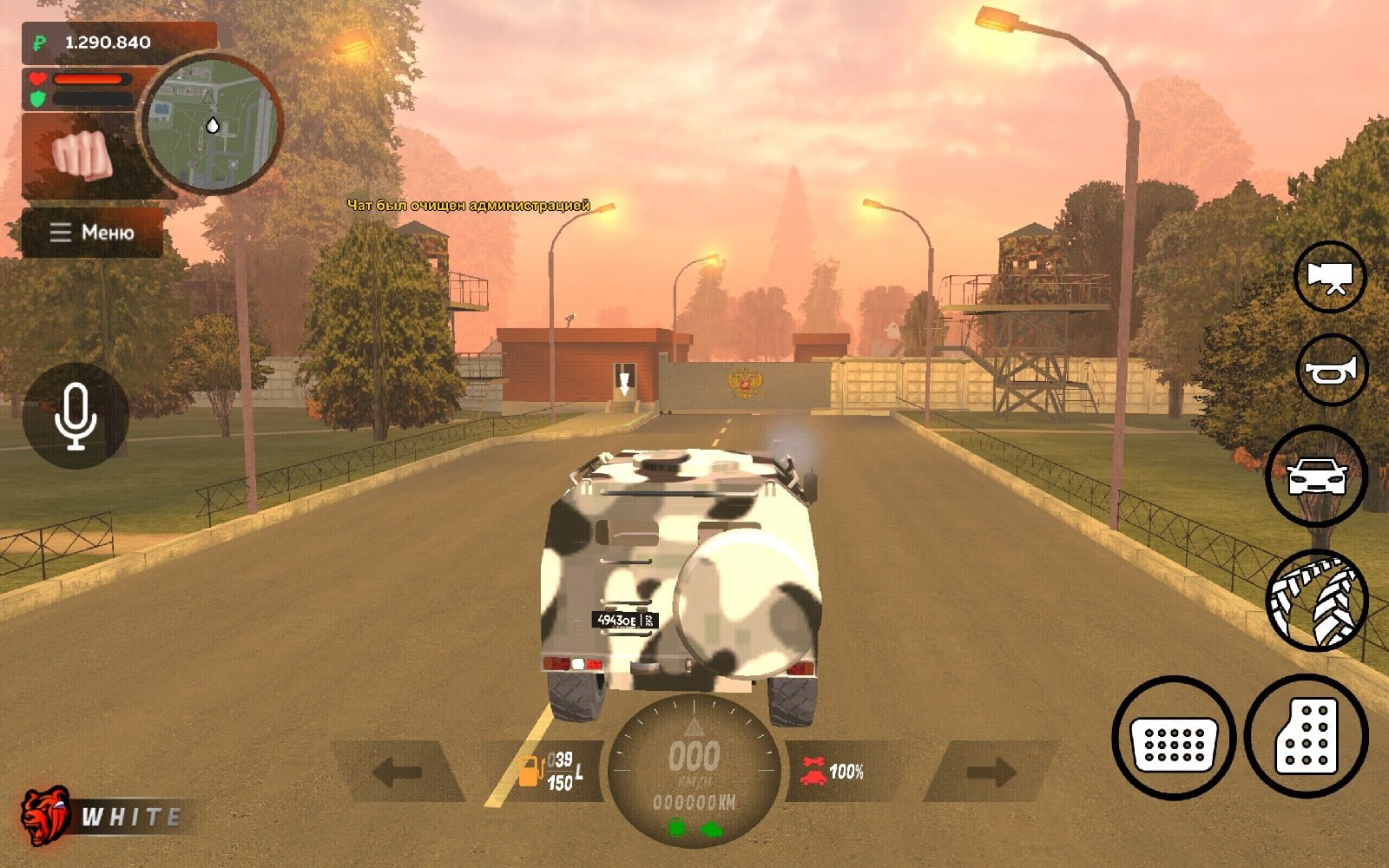Switch camera view with the camera icon
Screen dimensions: 1389x868
1330,277
